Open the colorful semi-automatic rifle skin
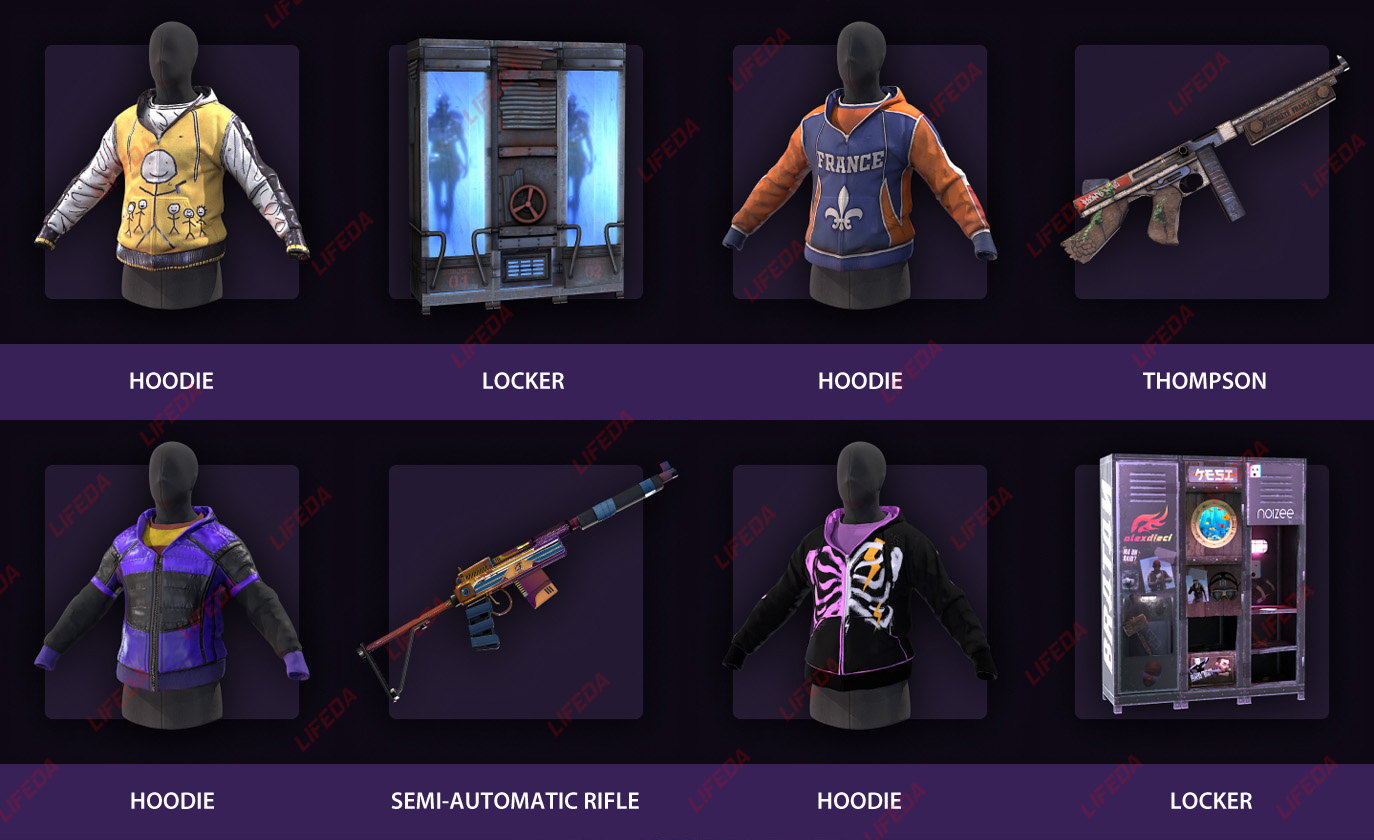 (x=515, y=590)
